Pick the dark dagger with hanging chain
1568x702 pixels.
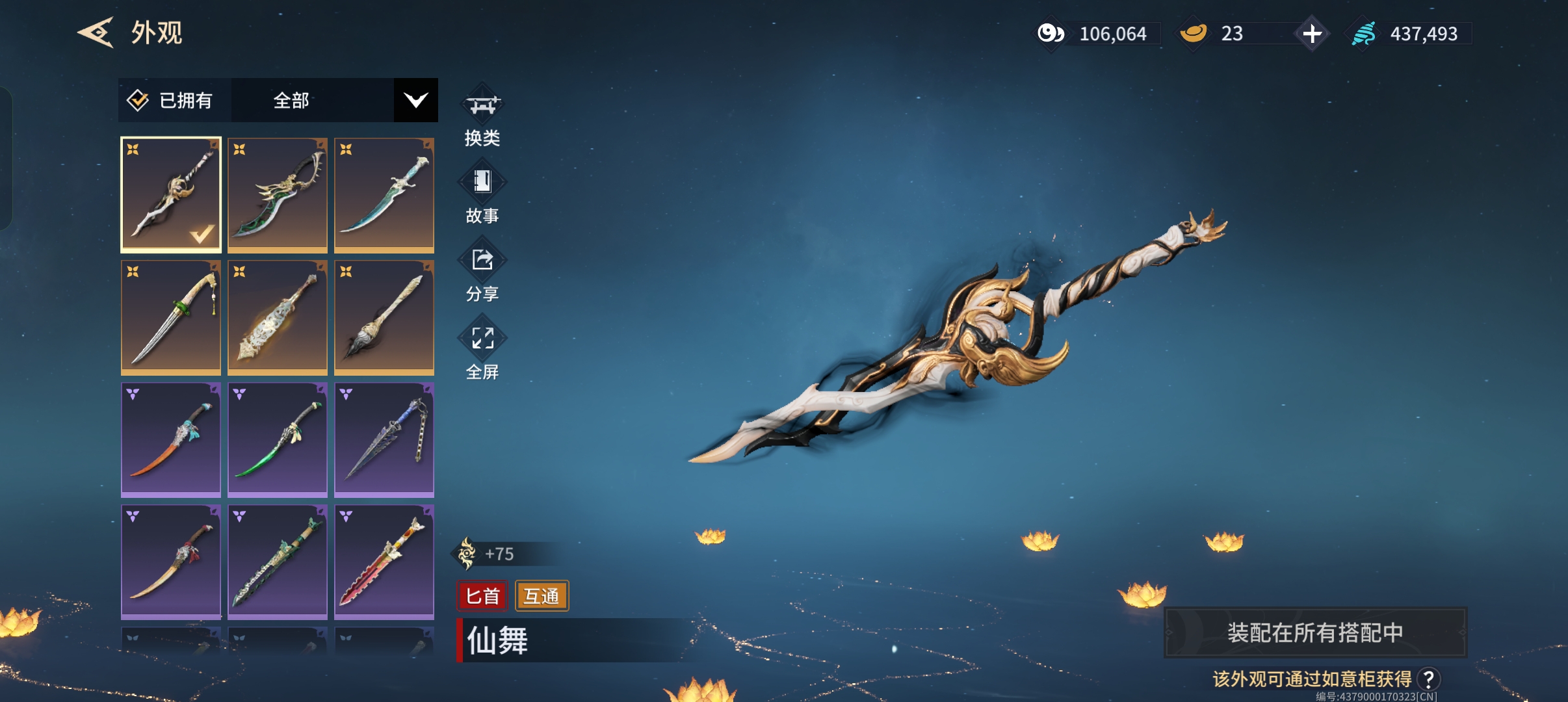(384, 439)
